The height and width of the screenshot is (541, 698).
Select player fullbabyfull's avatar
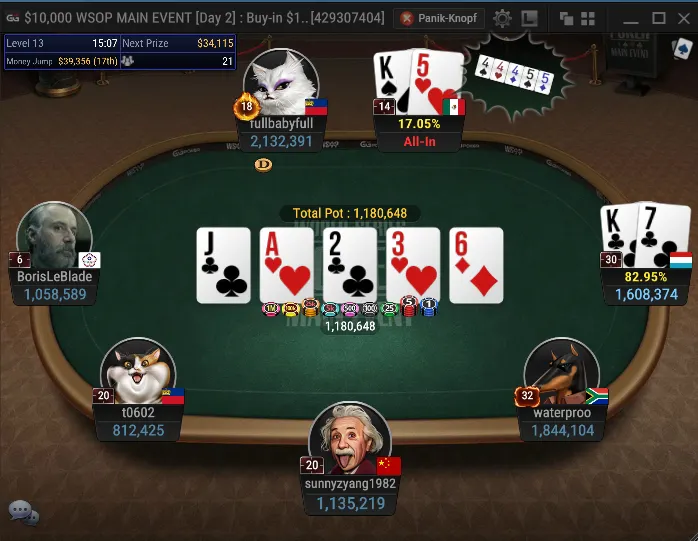click(x=281, y=84)
